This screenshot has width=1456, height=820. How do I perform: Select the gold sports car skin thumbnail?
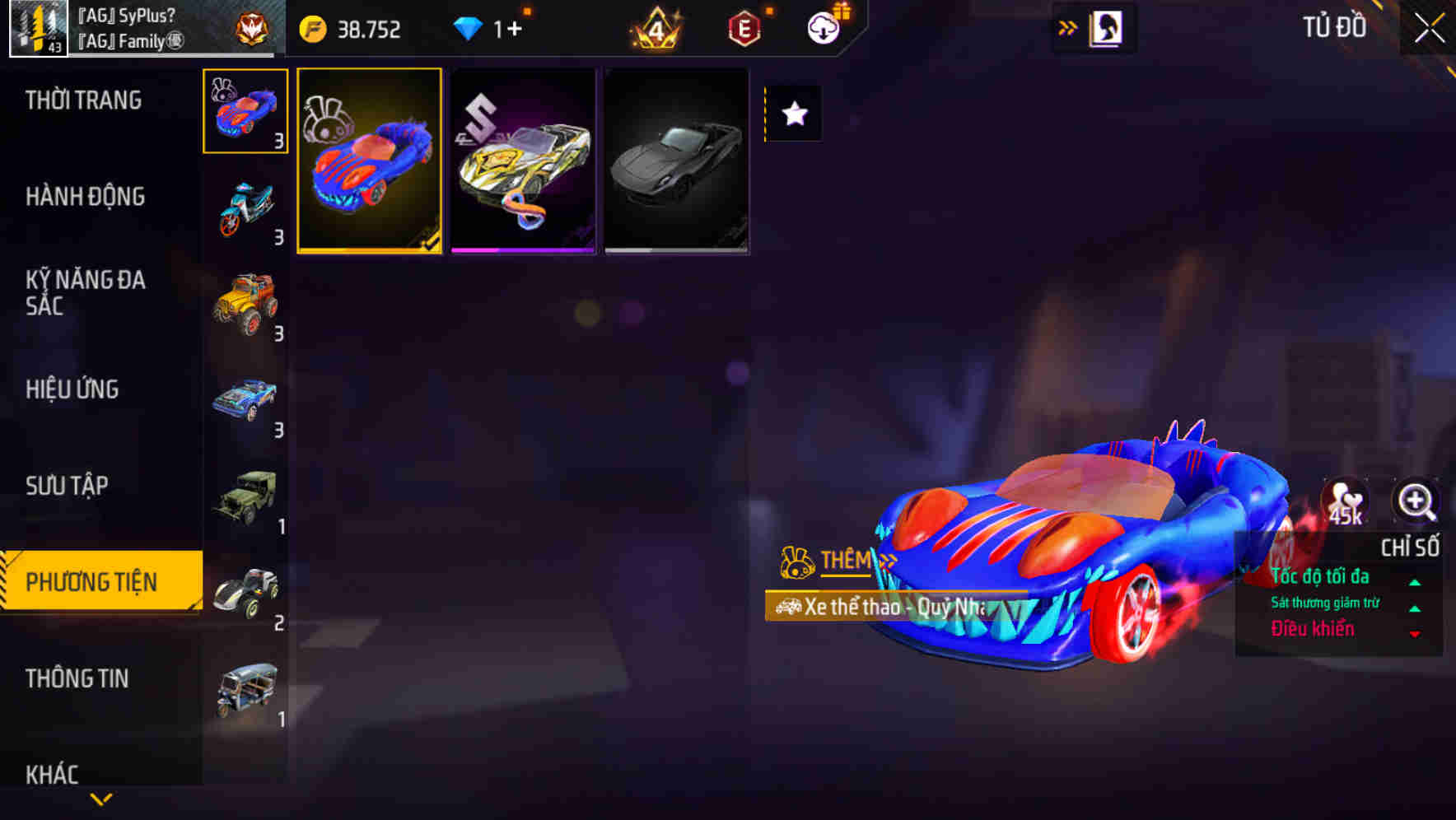pyautogui.click(x=523, y=162)
